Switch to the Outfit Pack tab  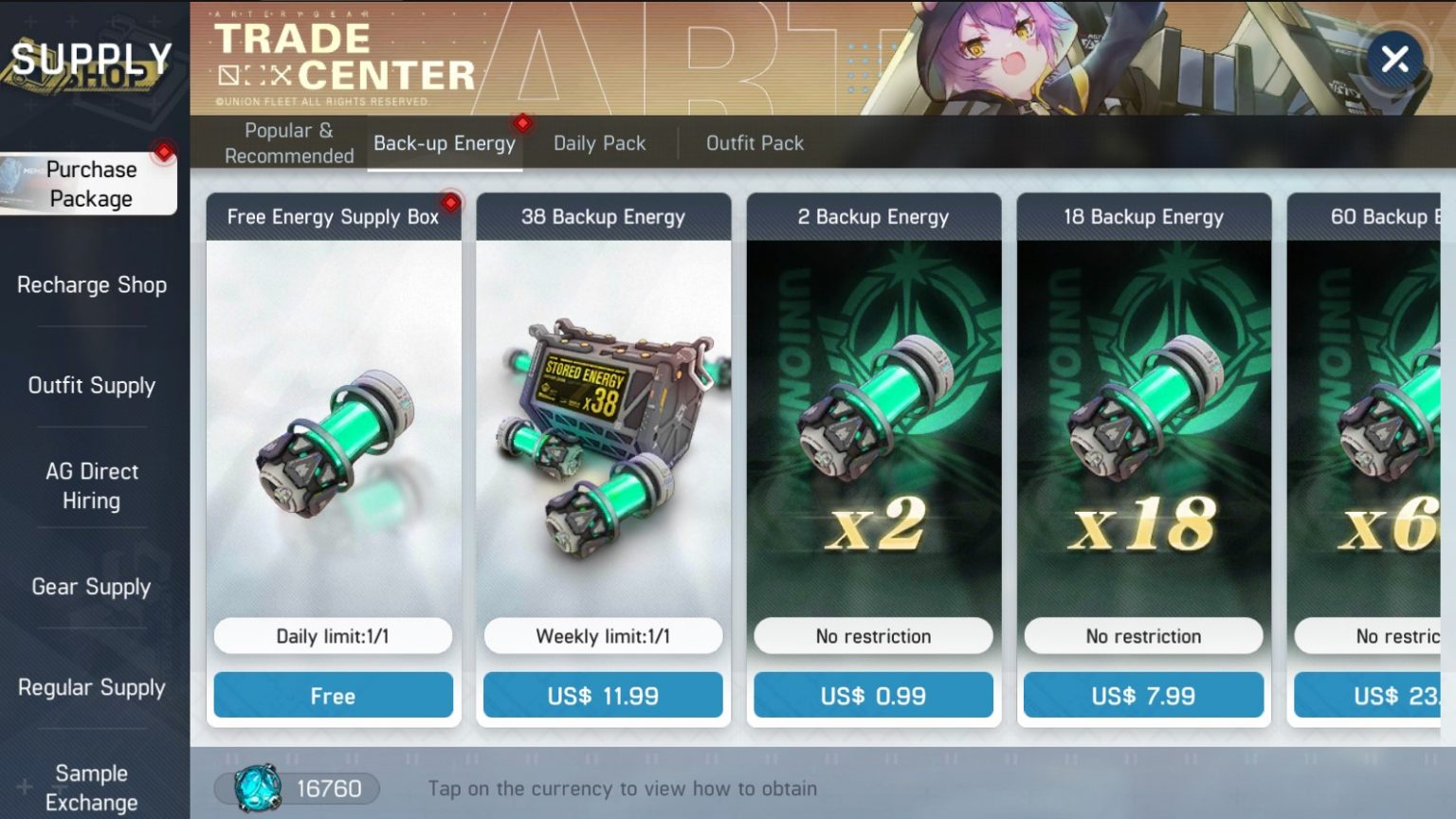(x=754, y=142)
